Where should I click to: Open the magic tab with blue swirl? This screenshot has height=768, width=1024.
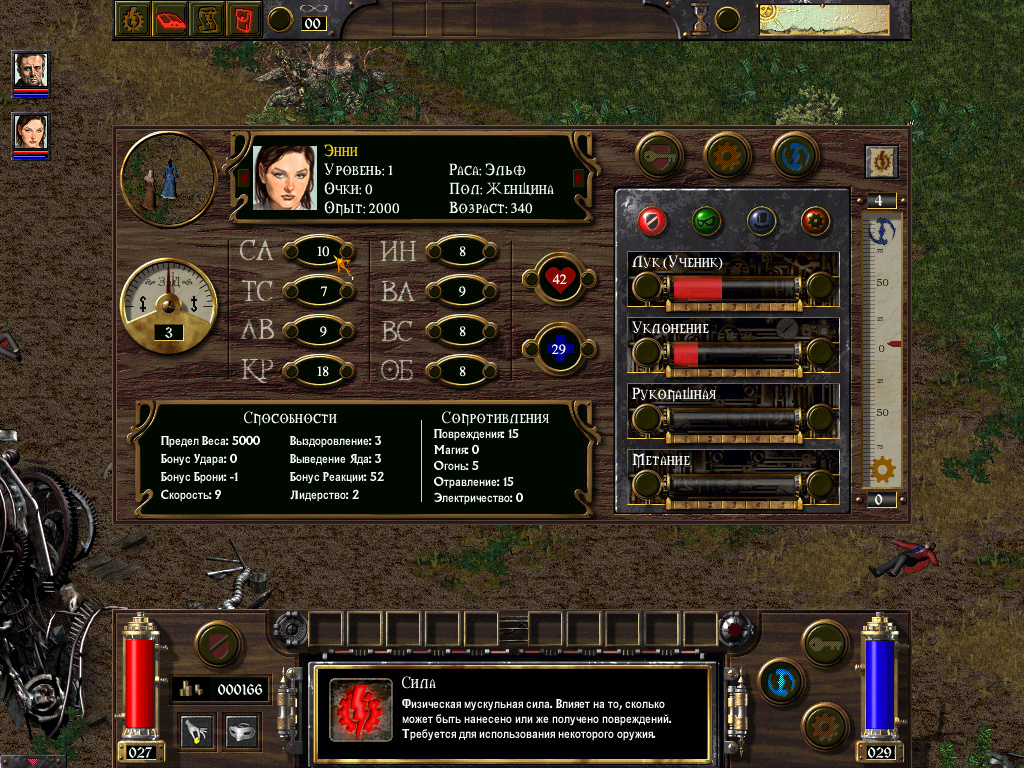point(795,155)
